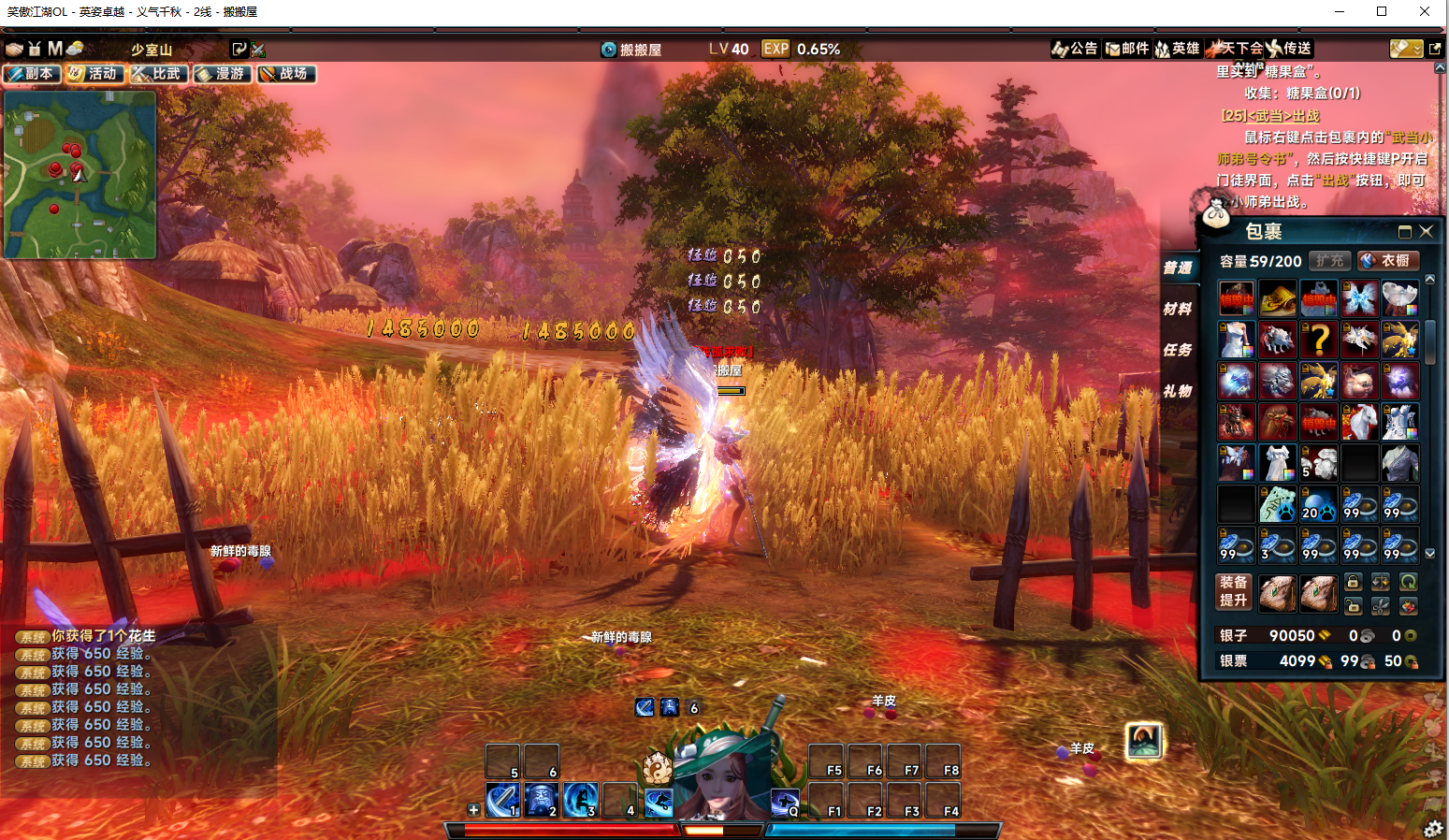1449x840 pixels.
Task: Click the minimap of 少室山
Action: coord(80,174)
